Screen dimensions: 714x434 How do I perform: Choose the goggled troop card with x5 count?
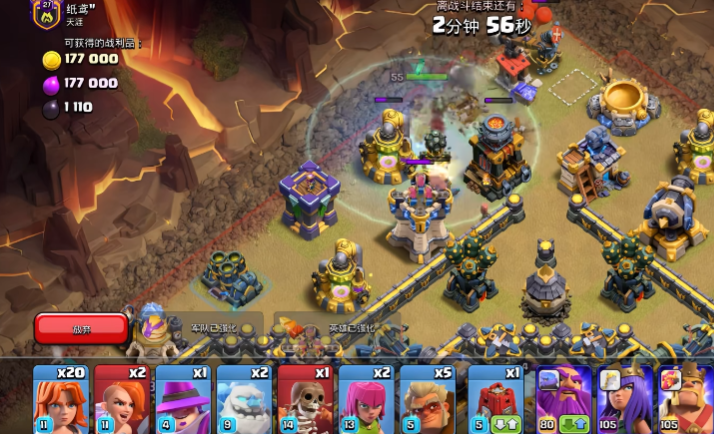click(x=427, y=398)
